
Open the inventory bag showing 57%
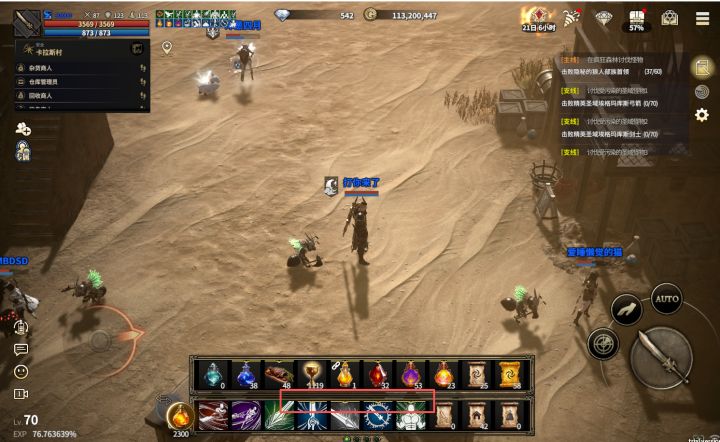(636, 19)
